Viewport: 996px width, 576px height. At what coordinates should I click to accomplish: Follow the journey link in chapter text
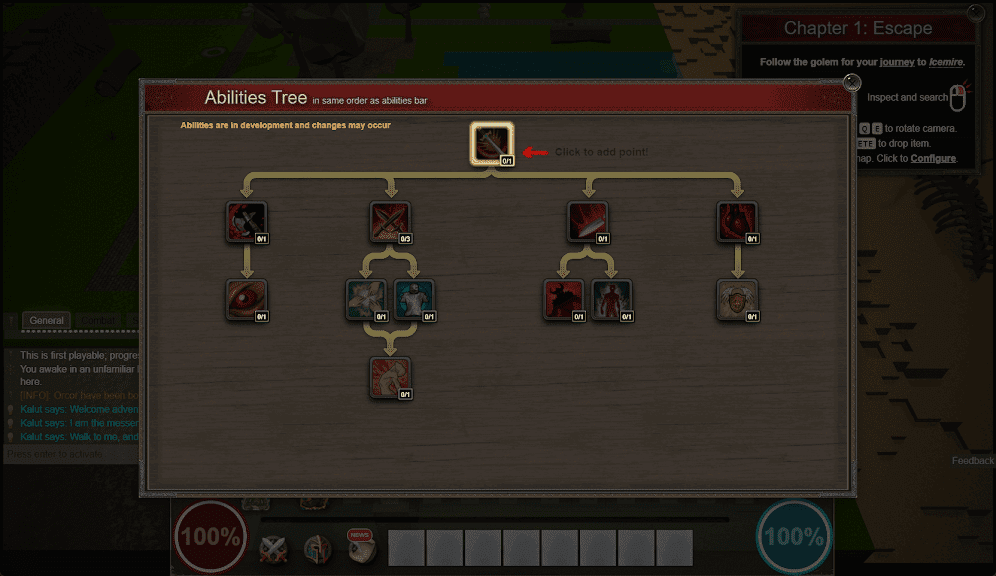897,62
